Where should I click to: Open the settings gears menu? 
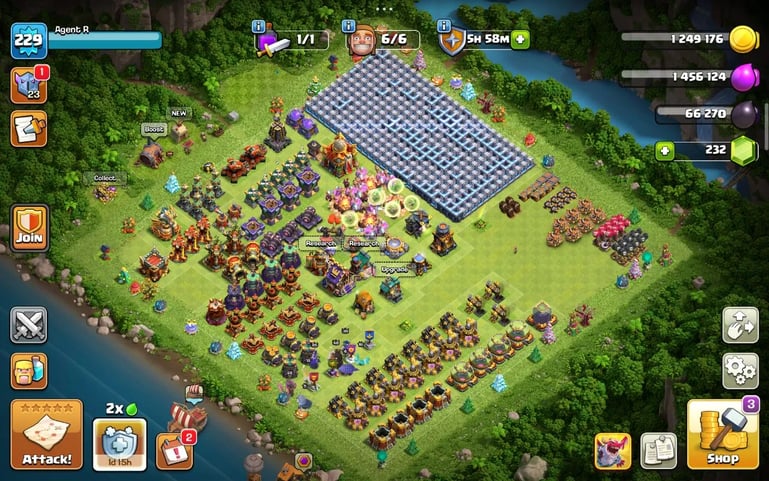click(740, 371)
